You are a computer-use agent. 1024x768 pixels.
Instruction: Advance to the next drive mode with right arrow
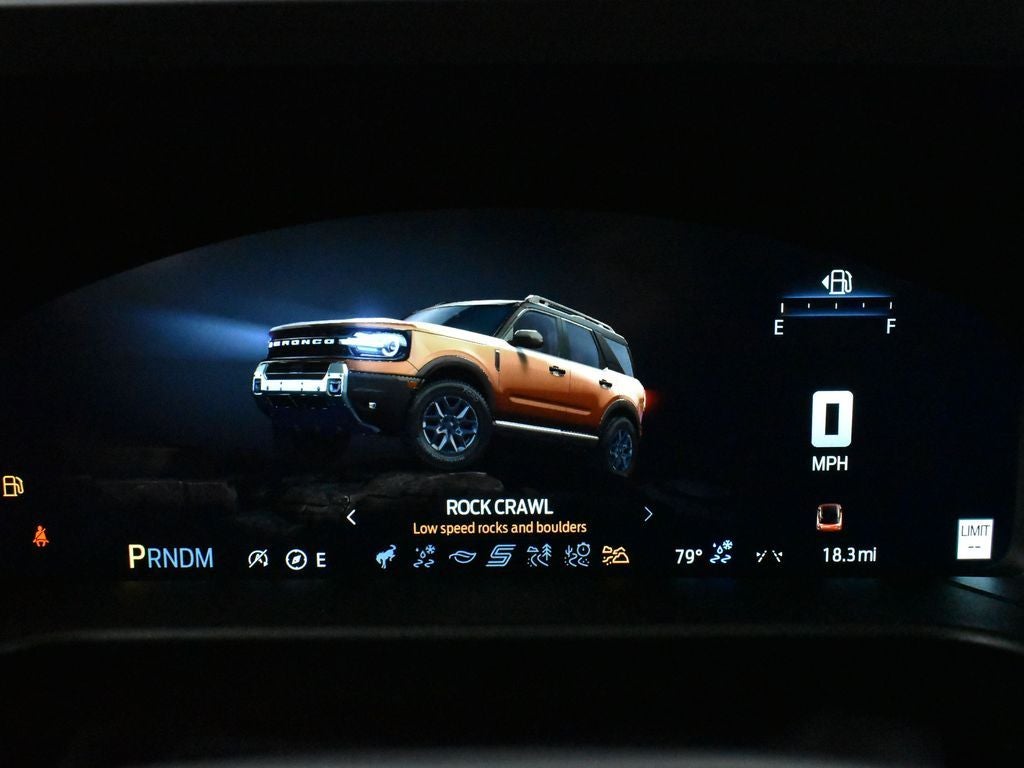pos(648,514)
